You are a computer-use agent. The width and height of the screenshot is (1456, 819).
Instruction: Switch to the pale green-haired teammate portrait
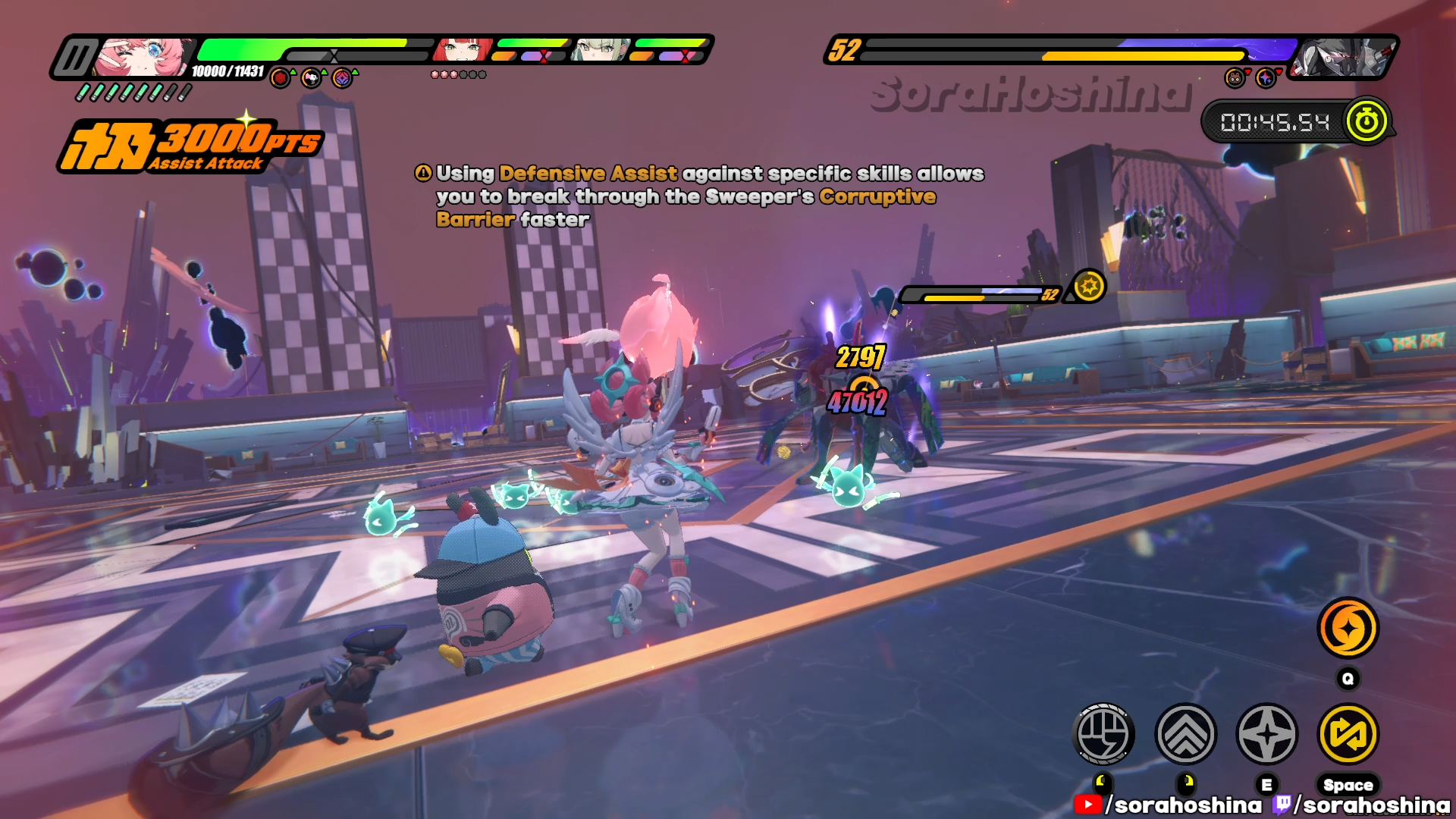599,50
